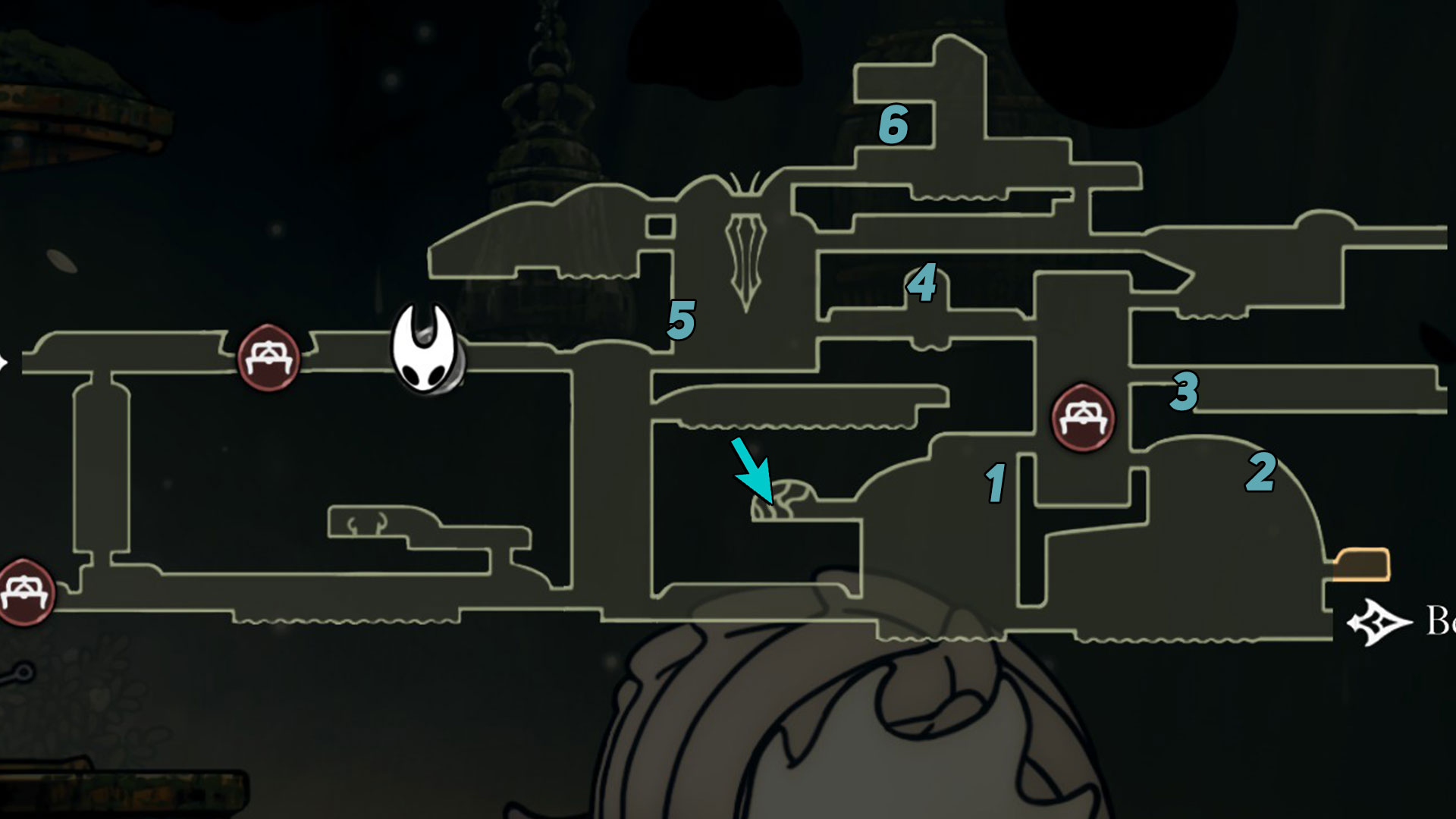Click the number 6 guide label
Screen dimensions: 1456x819
tap(893, 125)
